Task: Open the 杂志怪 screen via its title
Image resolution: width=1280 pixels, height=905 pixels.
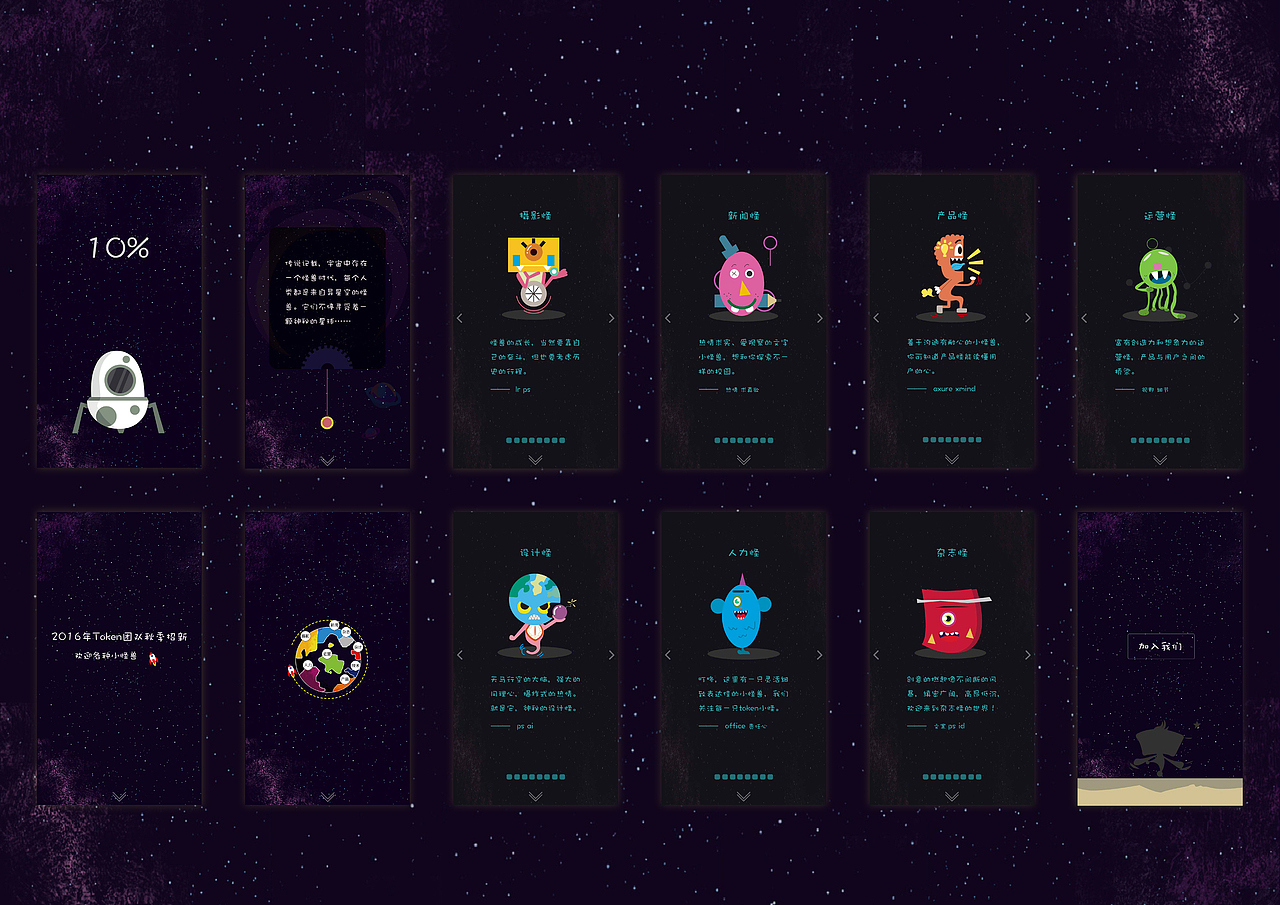Action: coord(950,551)
